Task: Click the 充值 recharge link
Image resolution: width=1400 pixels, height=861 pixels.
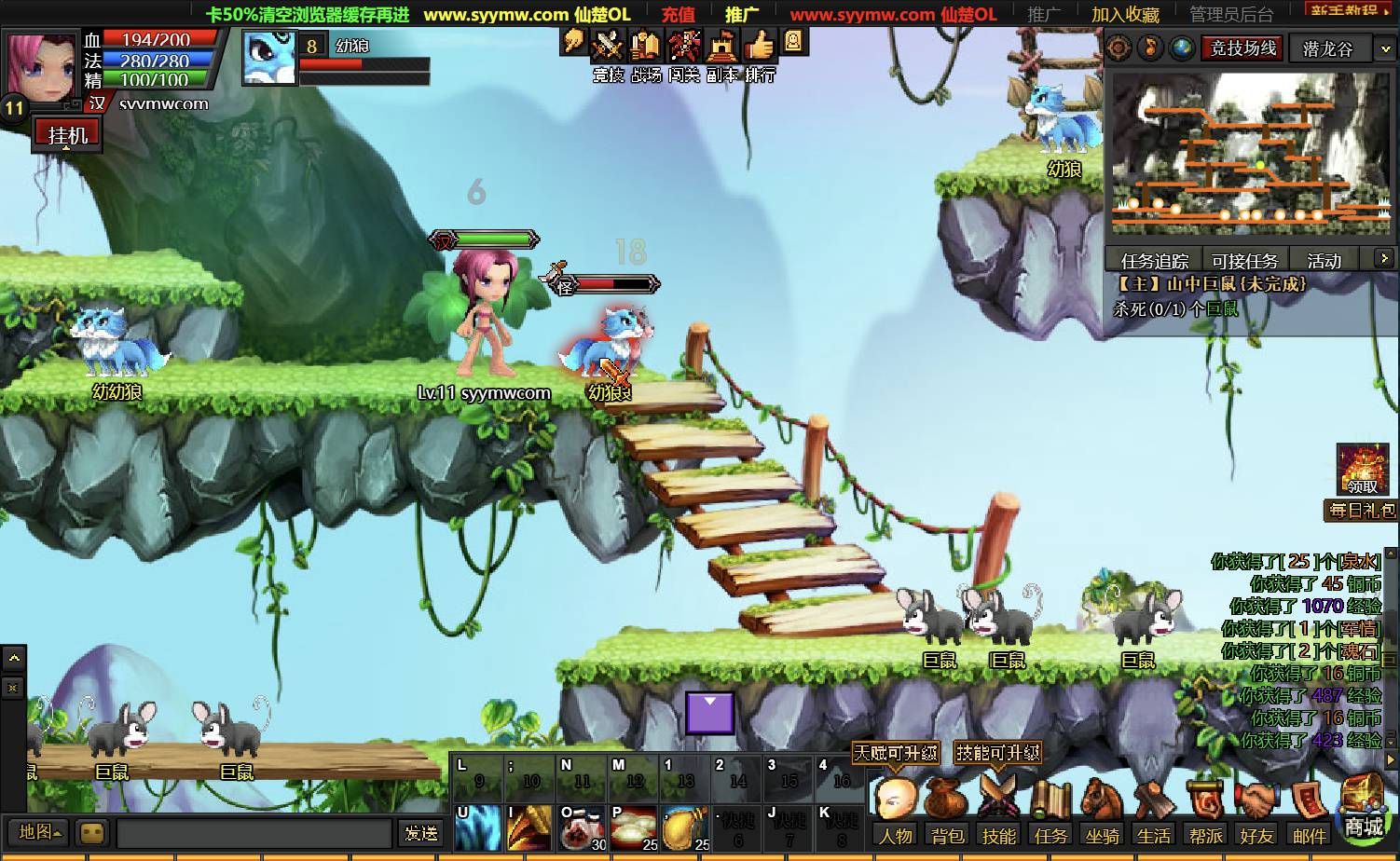Action: tap(678, 14)
